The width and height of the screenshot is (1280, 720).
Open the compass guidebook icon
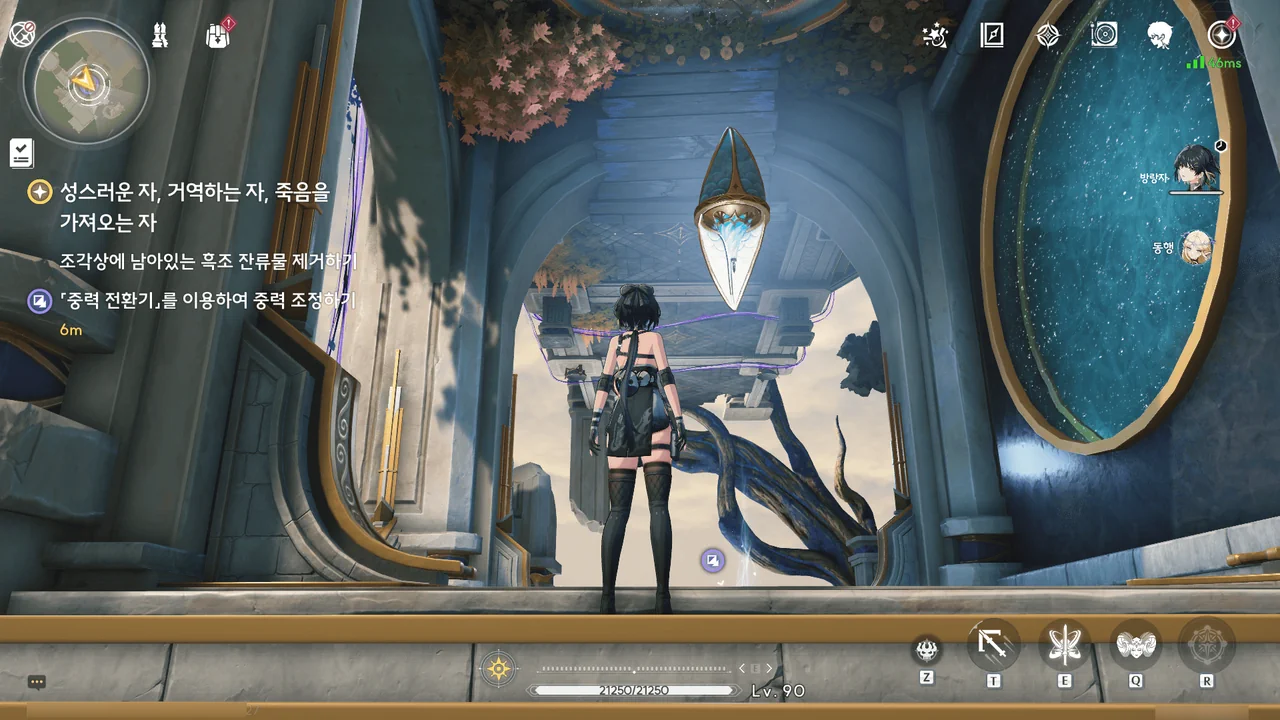click(x=991, y=36)
